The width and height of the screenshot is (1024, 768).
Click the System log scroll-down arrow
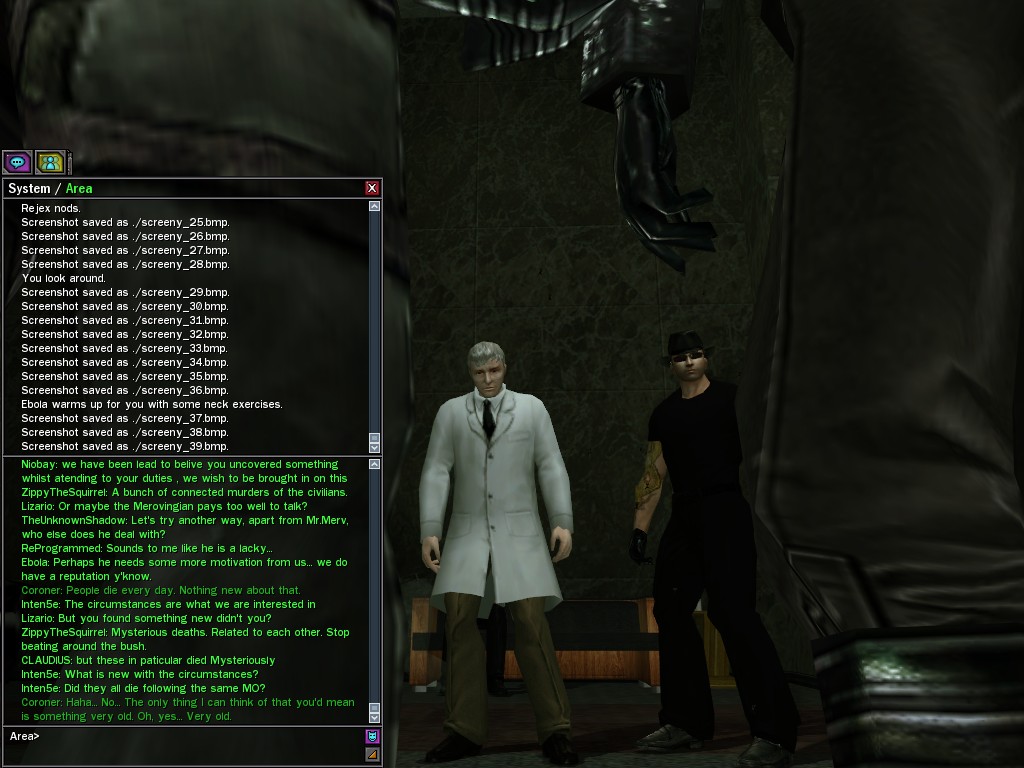coord(375,447)
